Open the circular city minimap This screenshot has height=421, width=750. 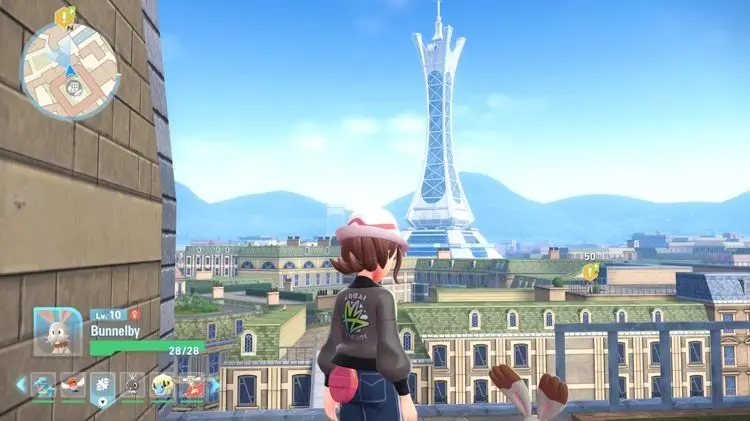coord(70,71)
